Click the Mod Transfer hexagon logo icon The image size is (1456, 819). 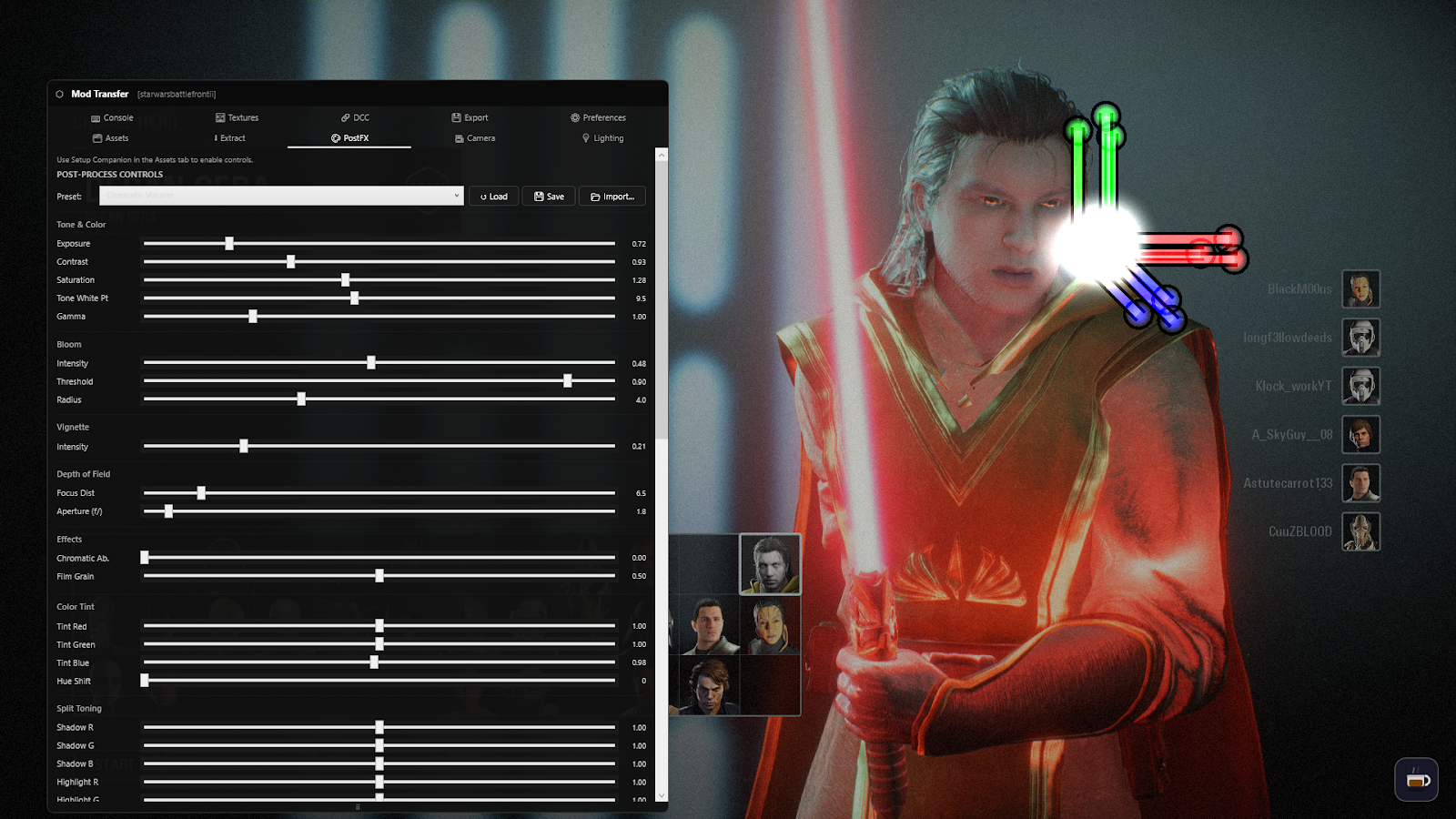60,94
